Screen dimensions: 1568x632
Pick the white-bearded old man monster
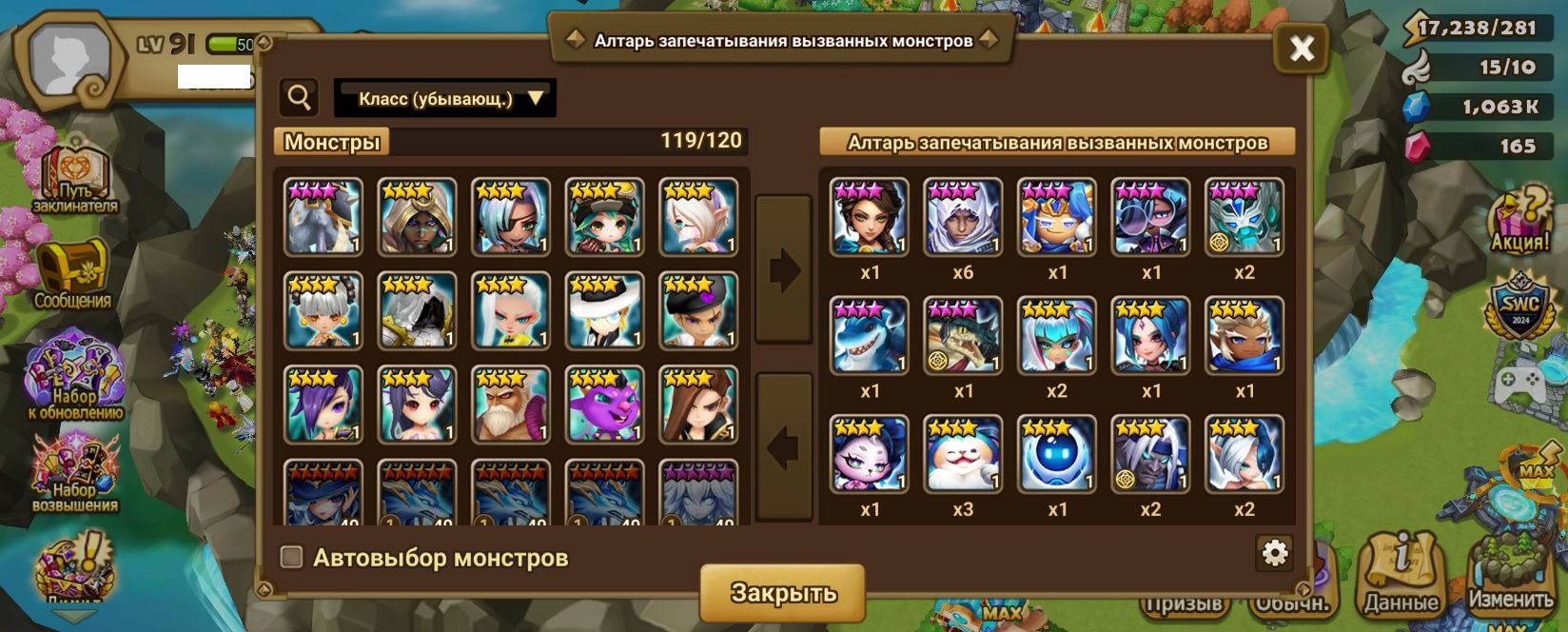[511, 405]
